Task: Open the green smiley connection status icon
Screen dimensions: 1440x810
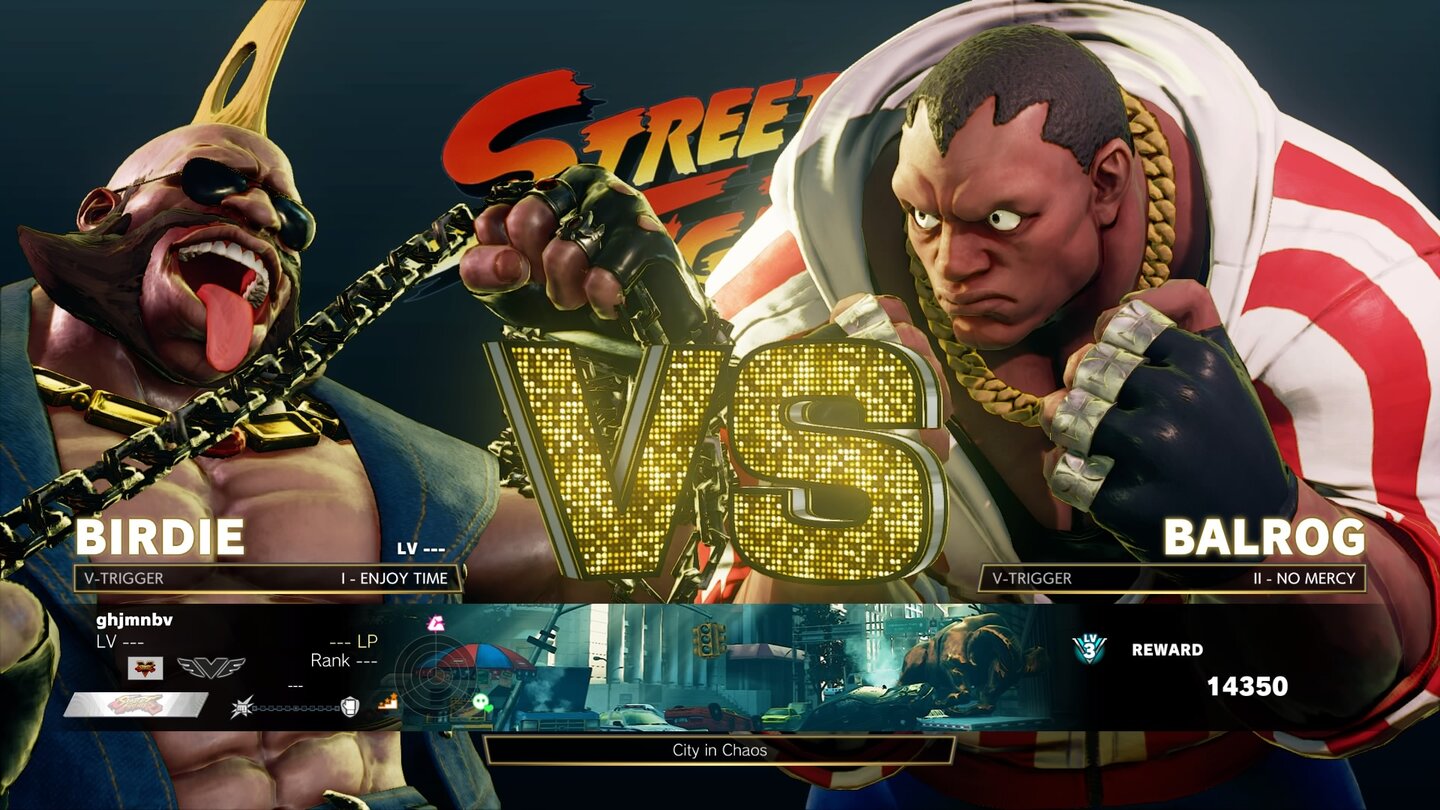Action: [x=483, y=703]
